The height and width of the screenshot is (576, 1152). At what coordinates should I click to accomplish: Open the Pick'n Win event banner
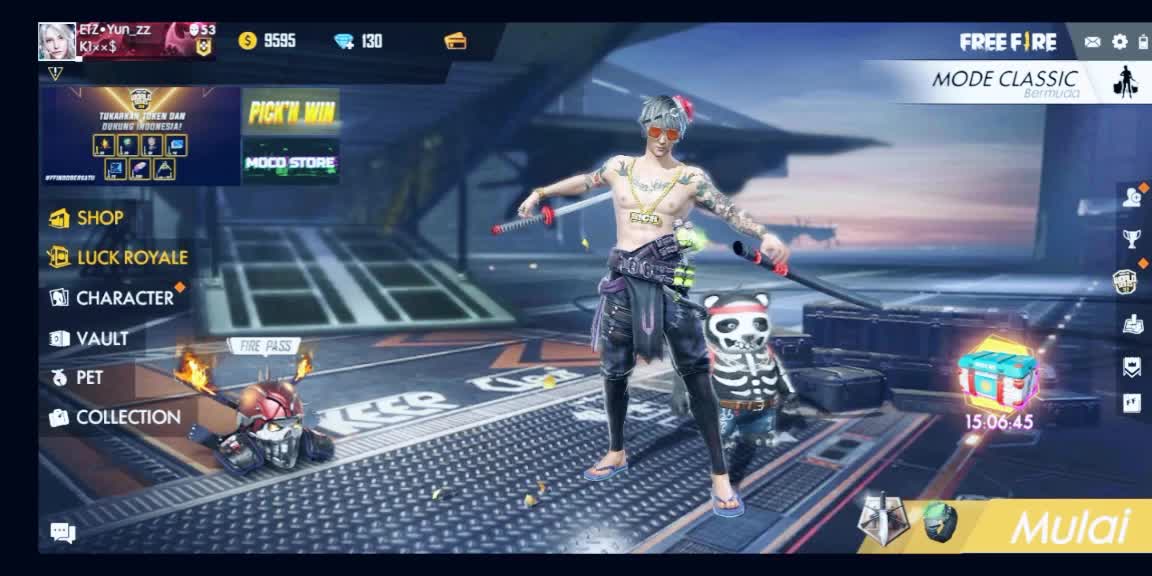tap(291, 111)
